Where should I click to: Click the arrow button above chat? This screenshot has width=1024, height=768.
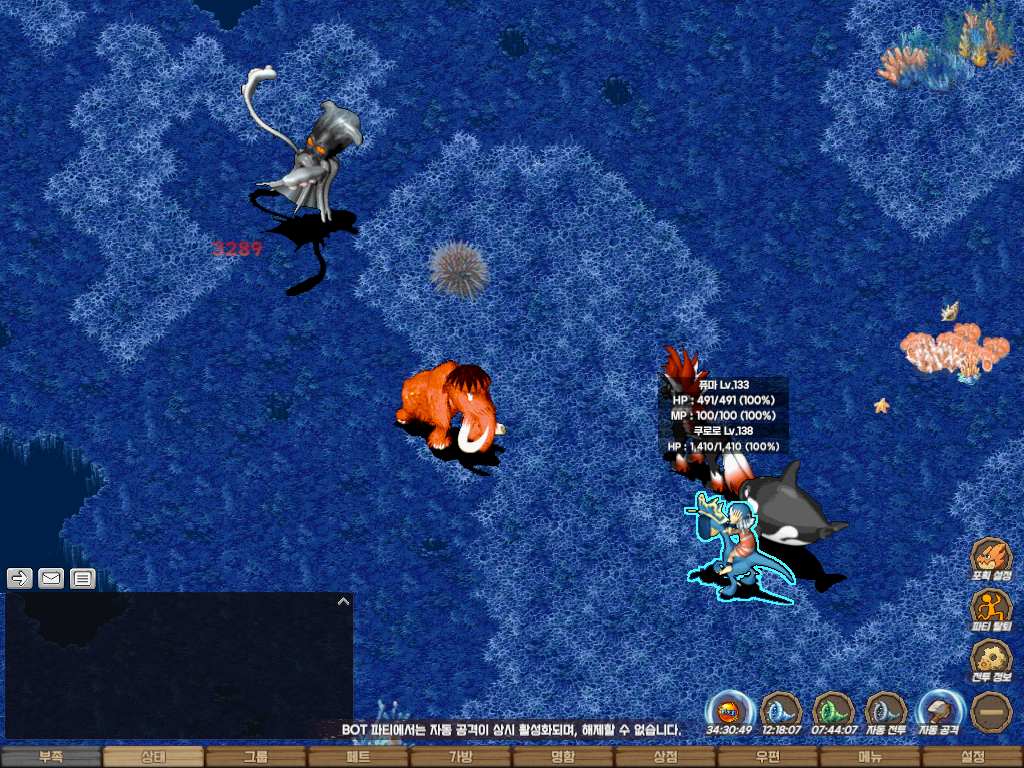click(20, 578)
